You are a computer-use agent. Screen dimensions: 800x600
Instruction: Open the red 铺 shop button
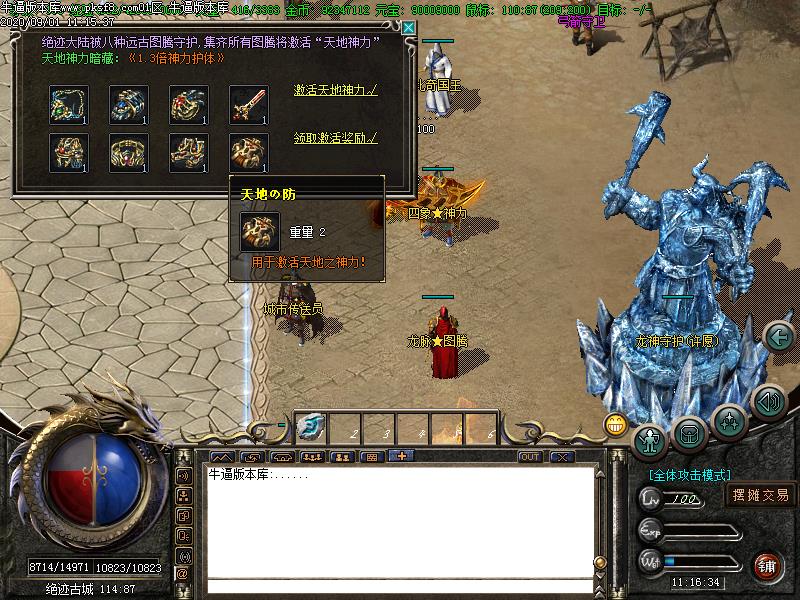[x=766, y=565]
